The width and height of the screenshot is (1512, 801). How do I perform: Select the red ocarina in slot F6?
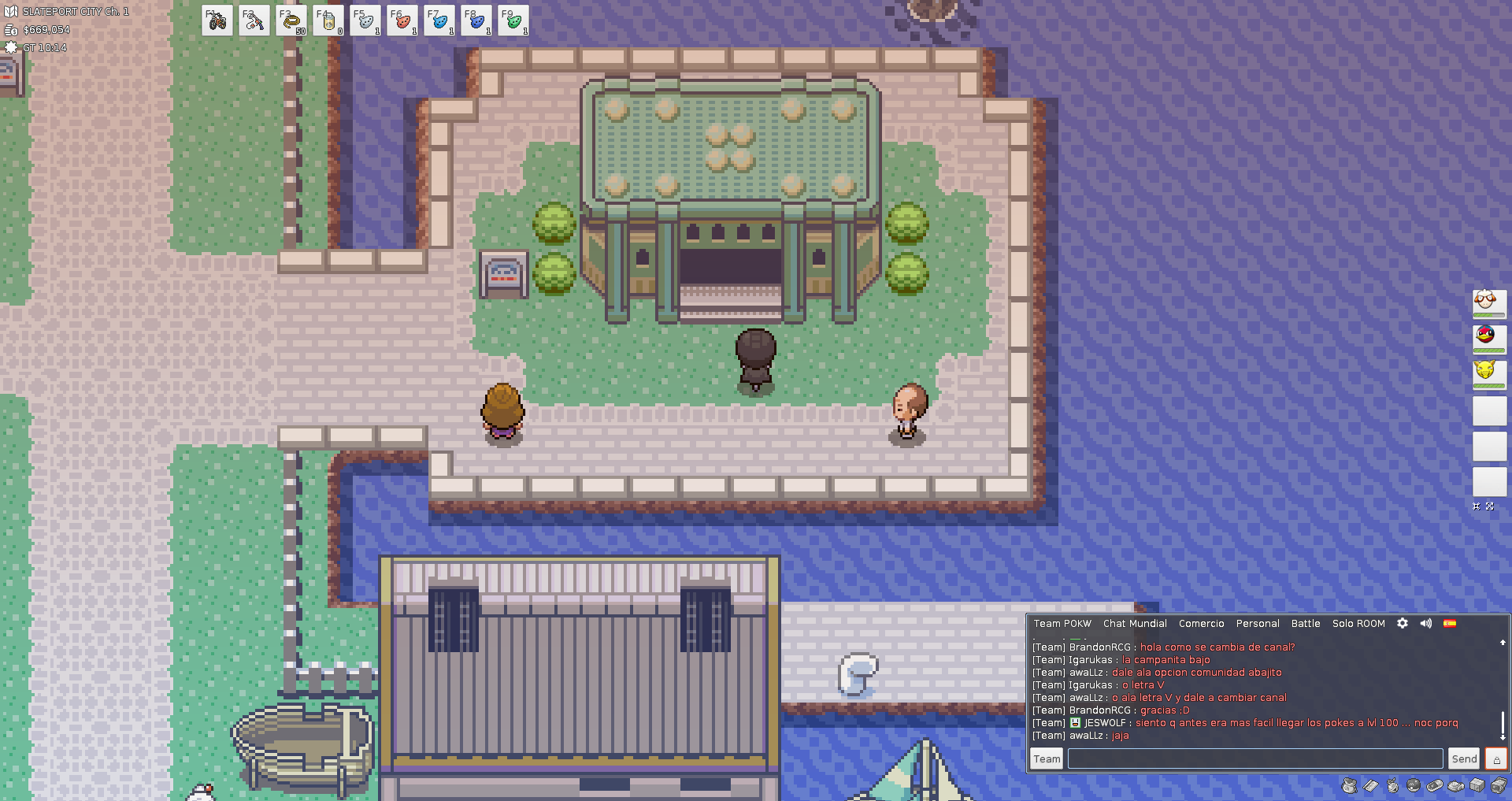[402, 20]
